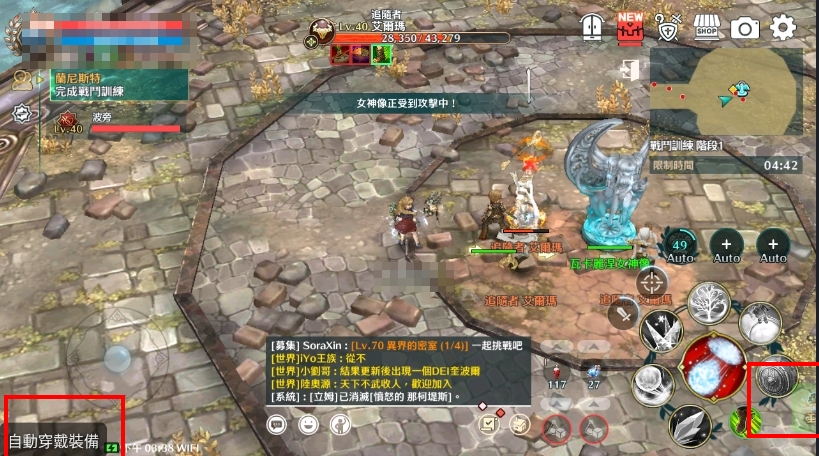819x456 pixels.
Task: Click the exit door icon
Action: [x=628, y=70]
